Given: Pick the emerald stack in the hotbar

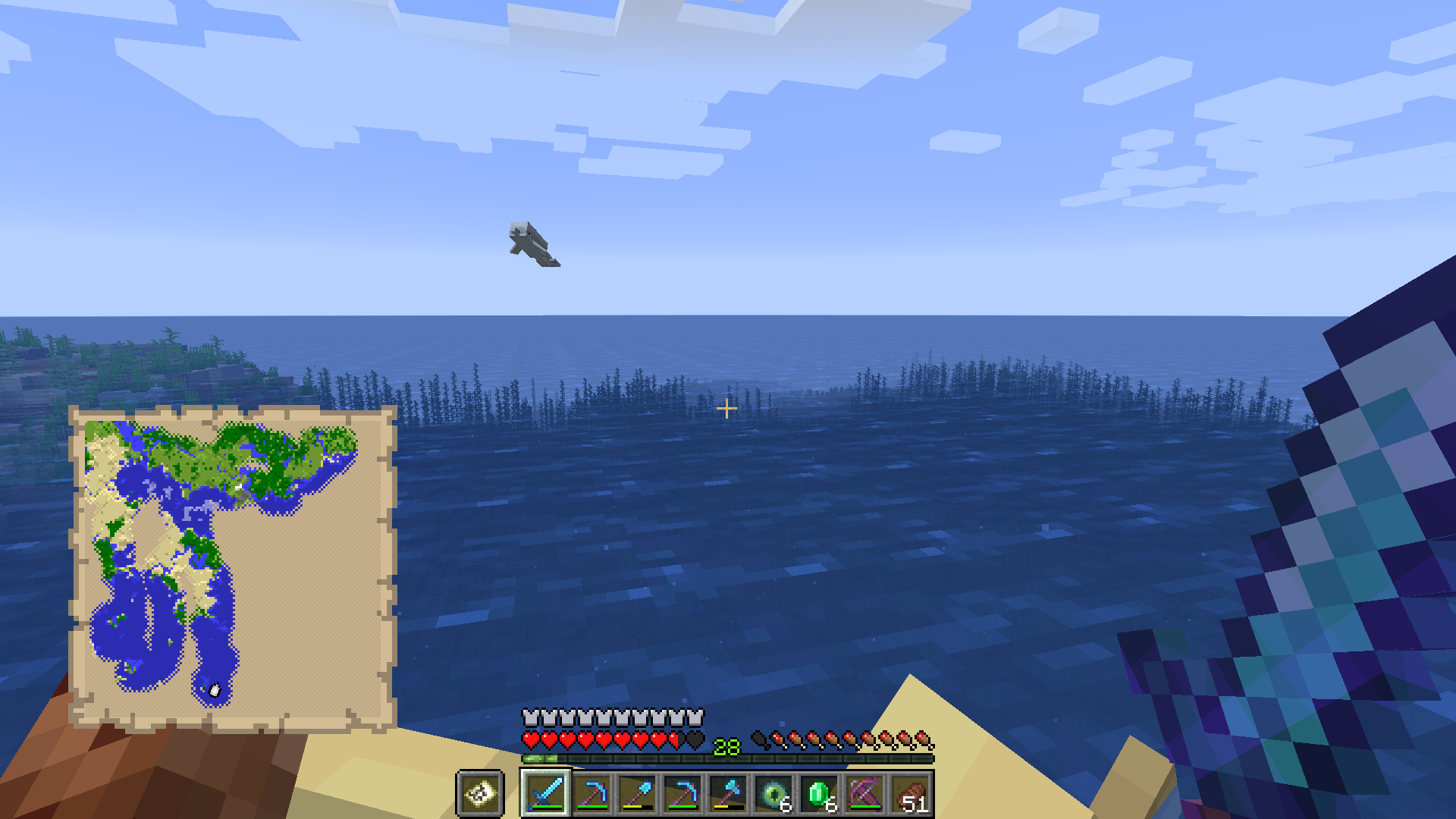Looking at the screenshot, I should tap(818, 793).
